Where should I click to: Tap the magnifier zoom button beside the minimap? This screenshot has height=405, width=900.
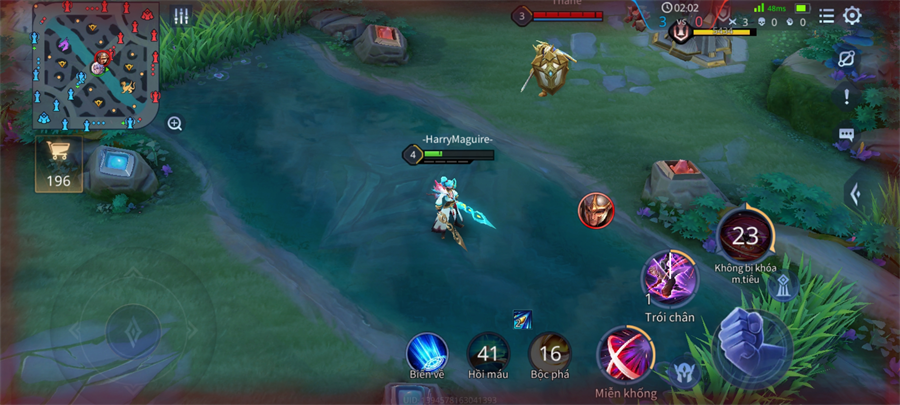pyautogui.click(x=175, y=124)
